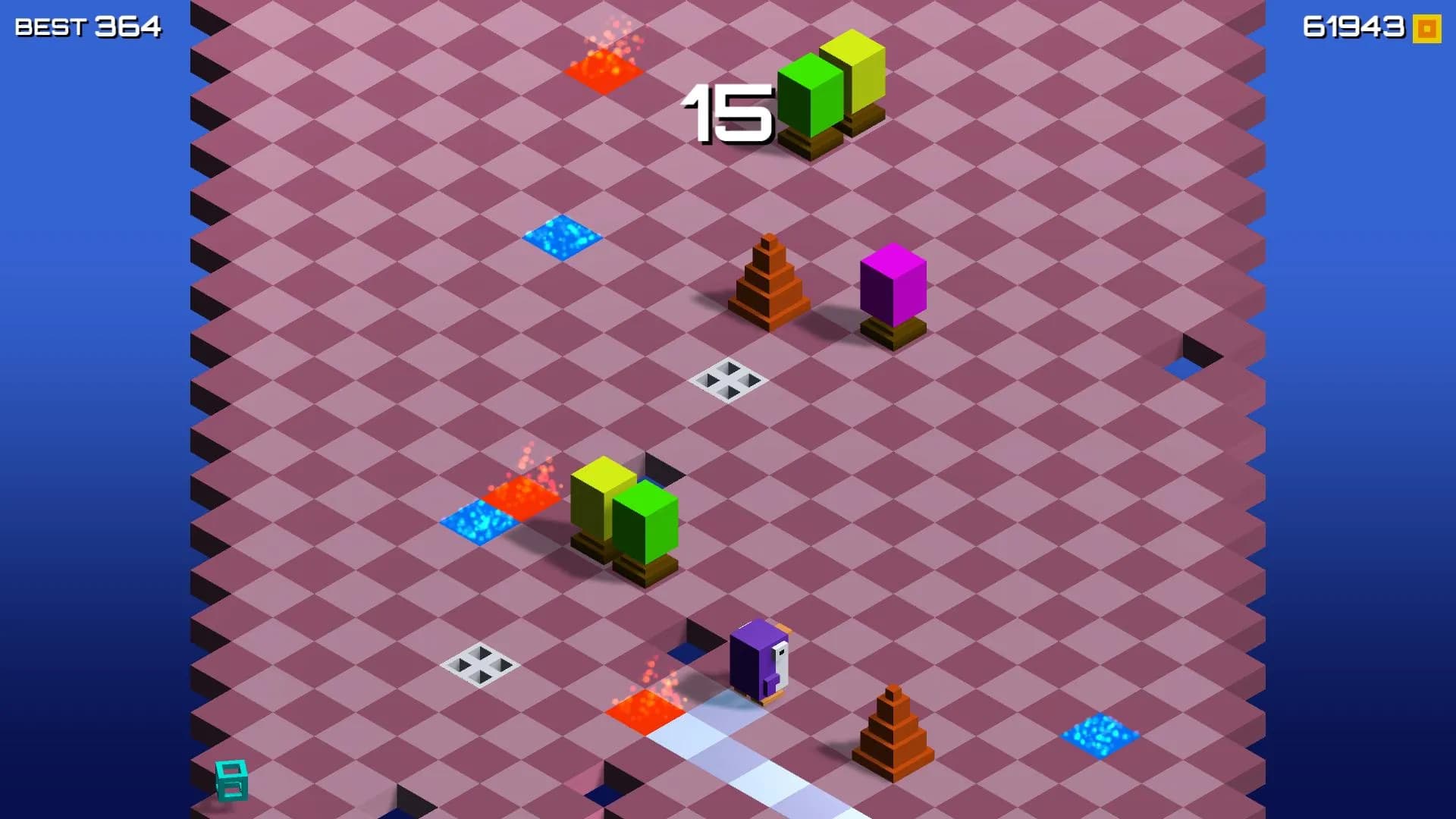Click the white score number 15

(728, 114)
